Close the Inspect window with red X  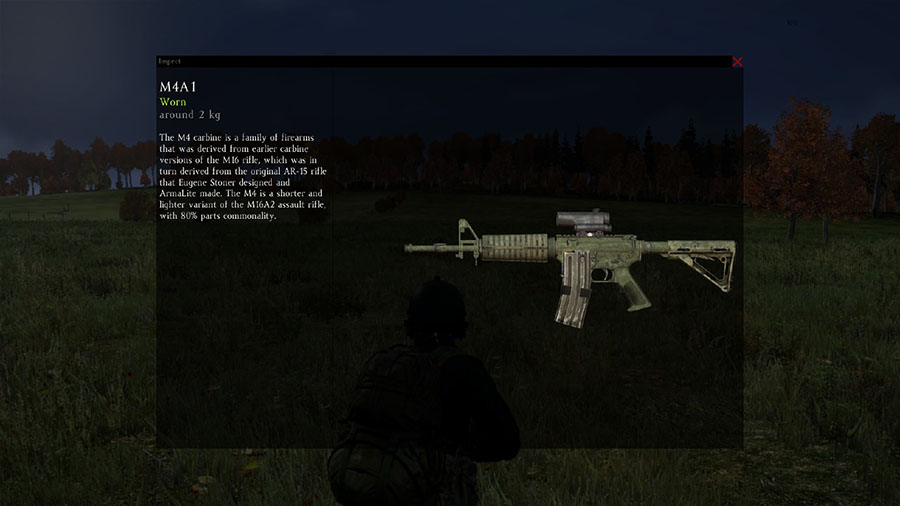737,62
